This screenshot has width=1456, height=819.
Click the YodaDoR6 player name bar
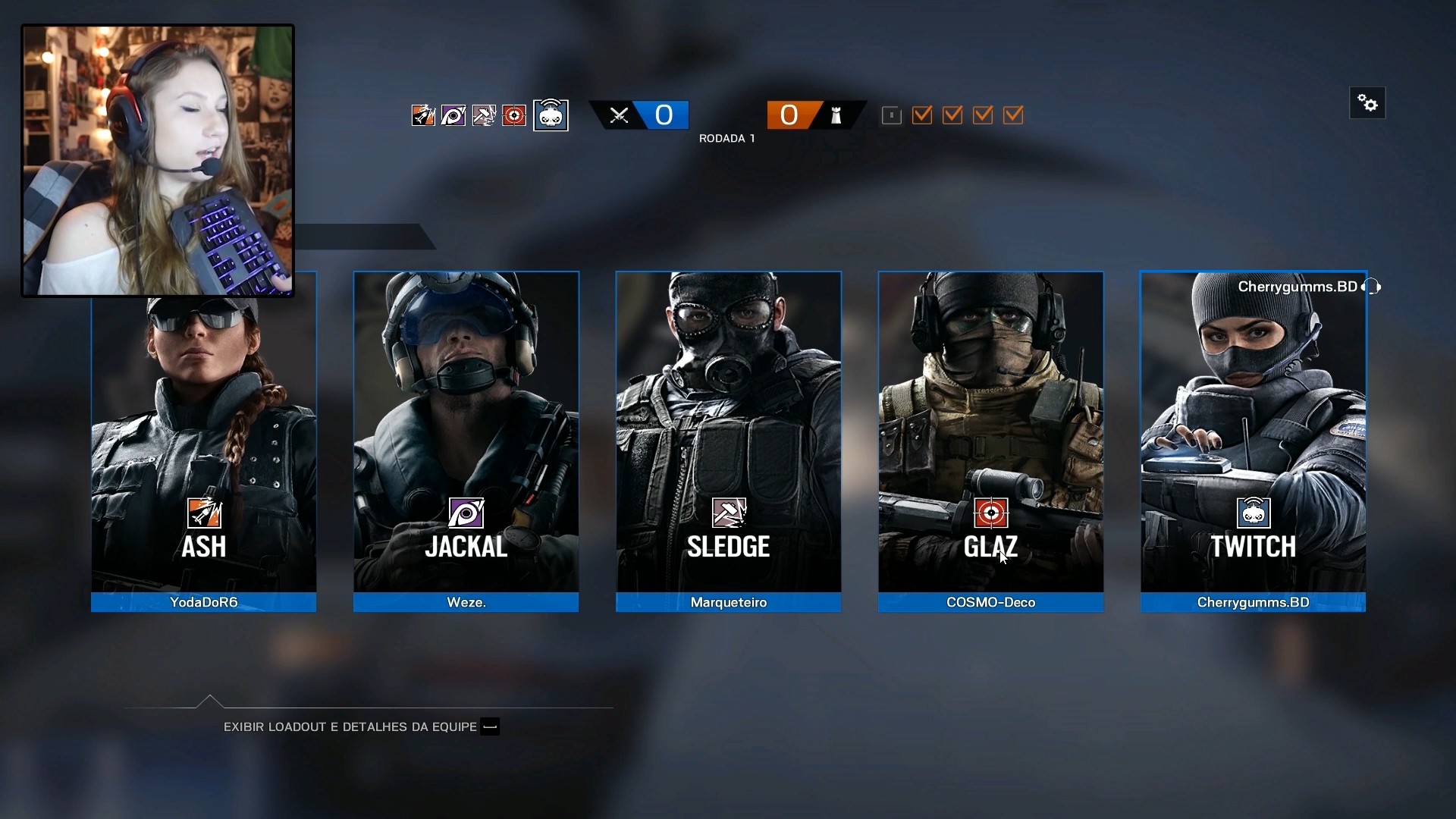(x=203, y=602)
